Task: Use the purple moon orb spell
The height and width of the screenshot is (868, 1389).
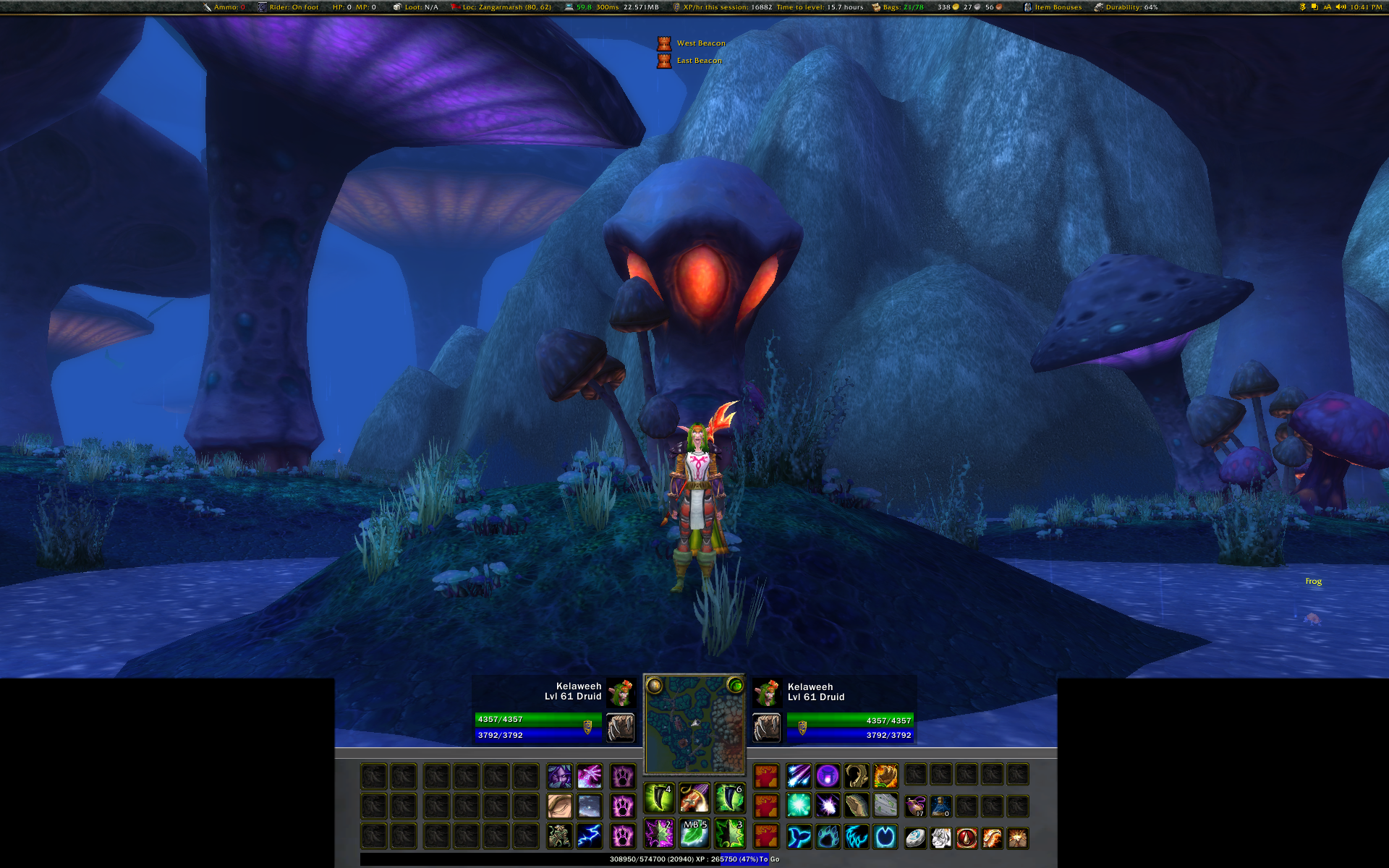Action: coord(828,776)
